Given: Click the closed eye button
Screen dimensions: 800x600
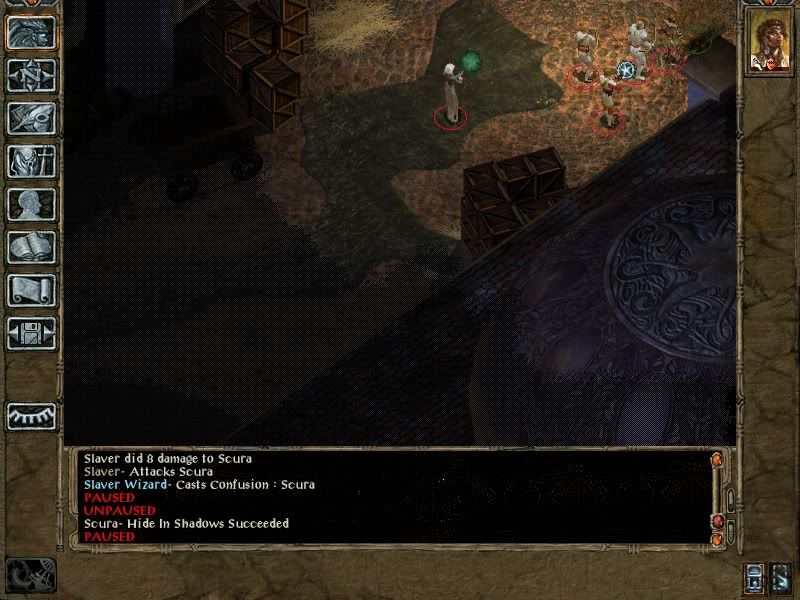Looking at the screenshot, I should [31, 416].
